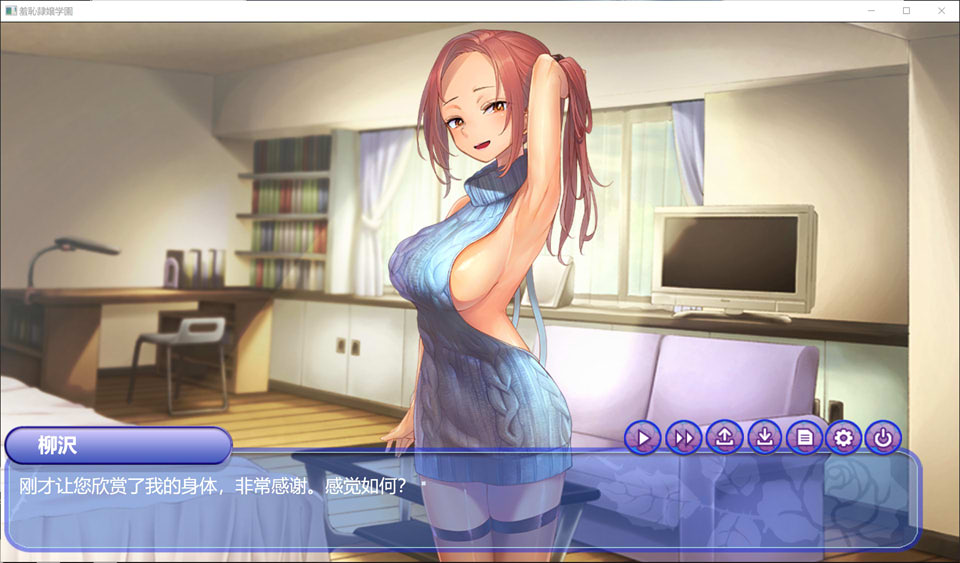This screenshot has height=563, width=960.
Task: Open the load menu via download icon
Action: (x=764, y=437)
